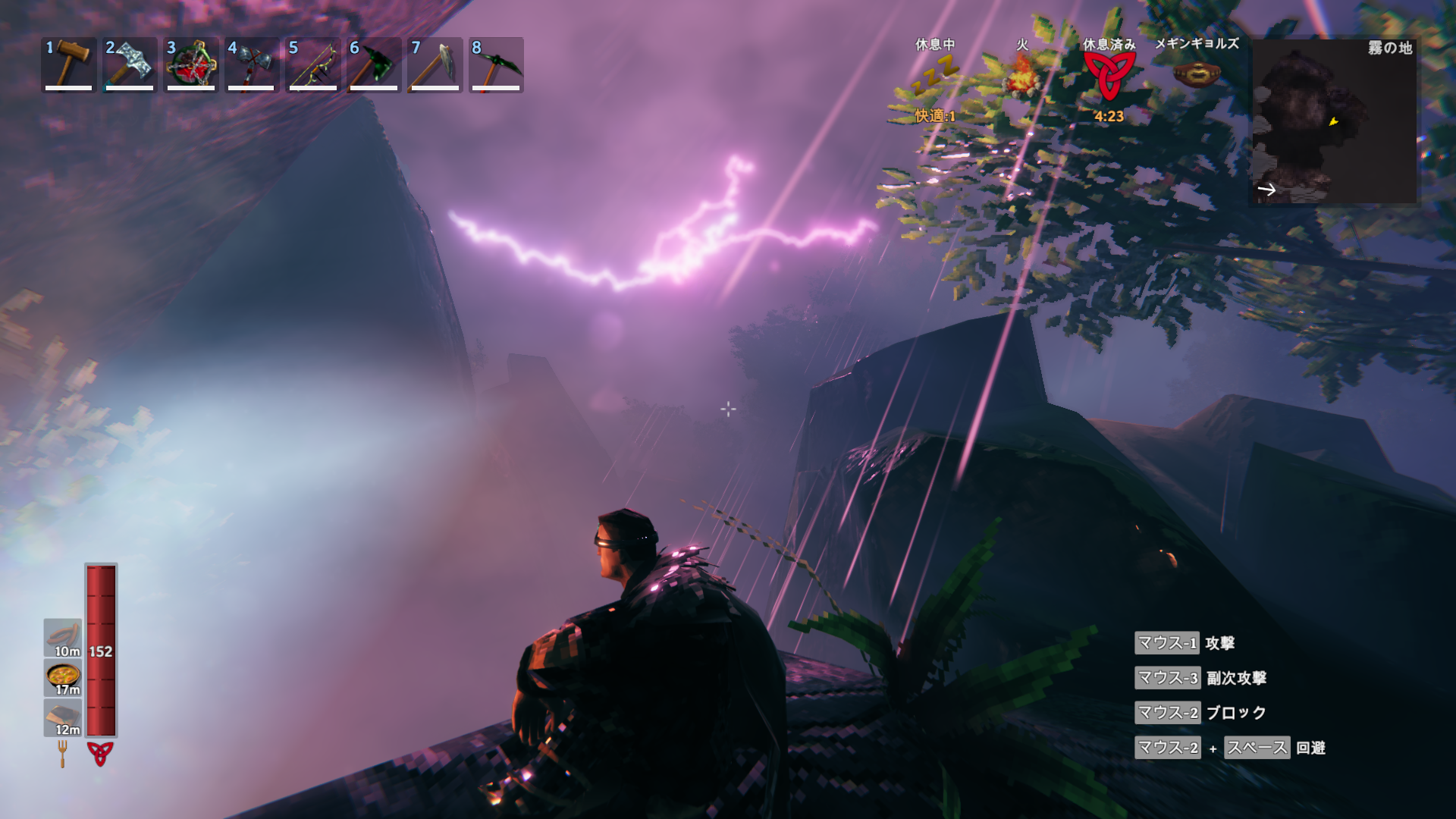
Task: Select the chained round shield in slot 3
Action: [x=191, y=64]
